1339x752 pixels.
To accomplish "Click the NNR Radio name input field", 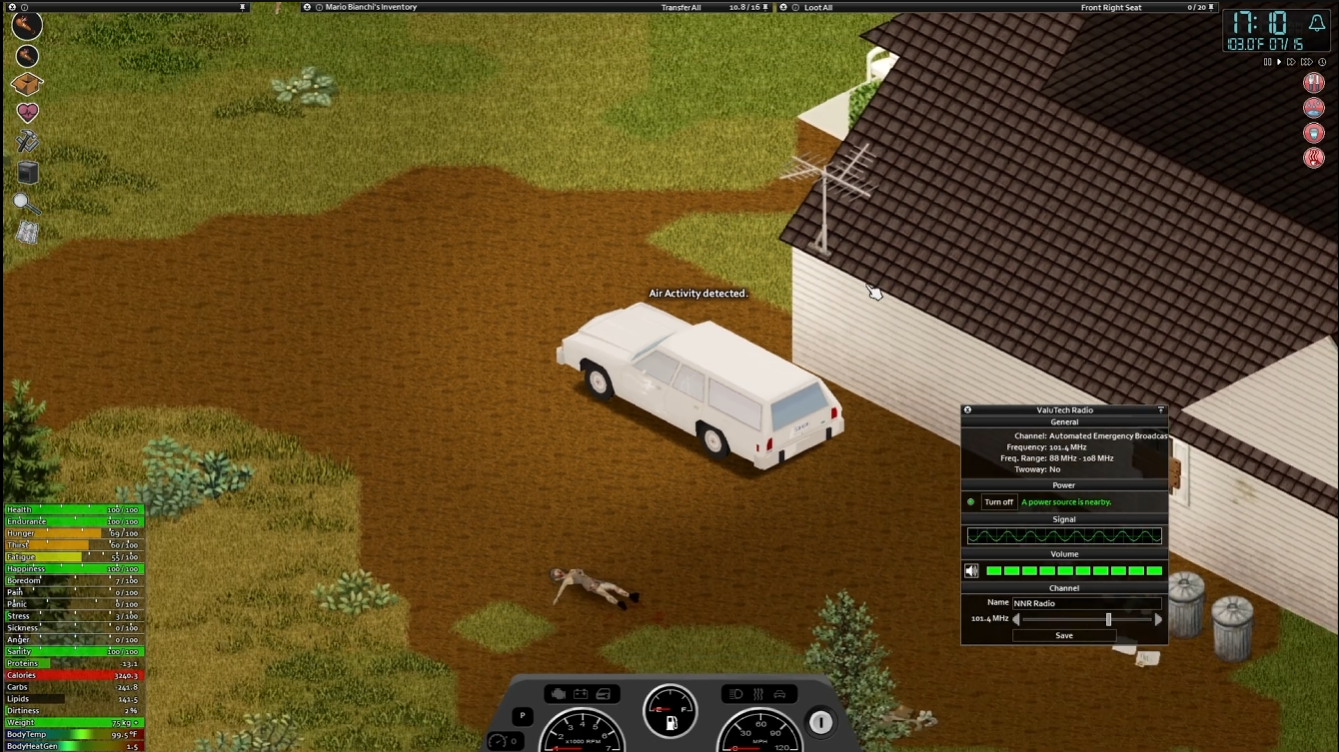I will coord(1085,602).
